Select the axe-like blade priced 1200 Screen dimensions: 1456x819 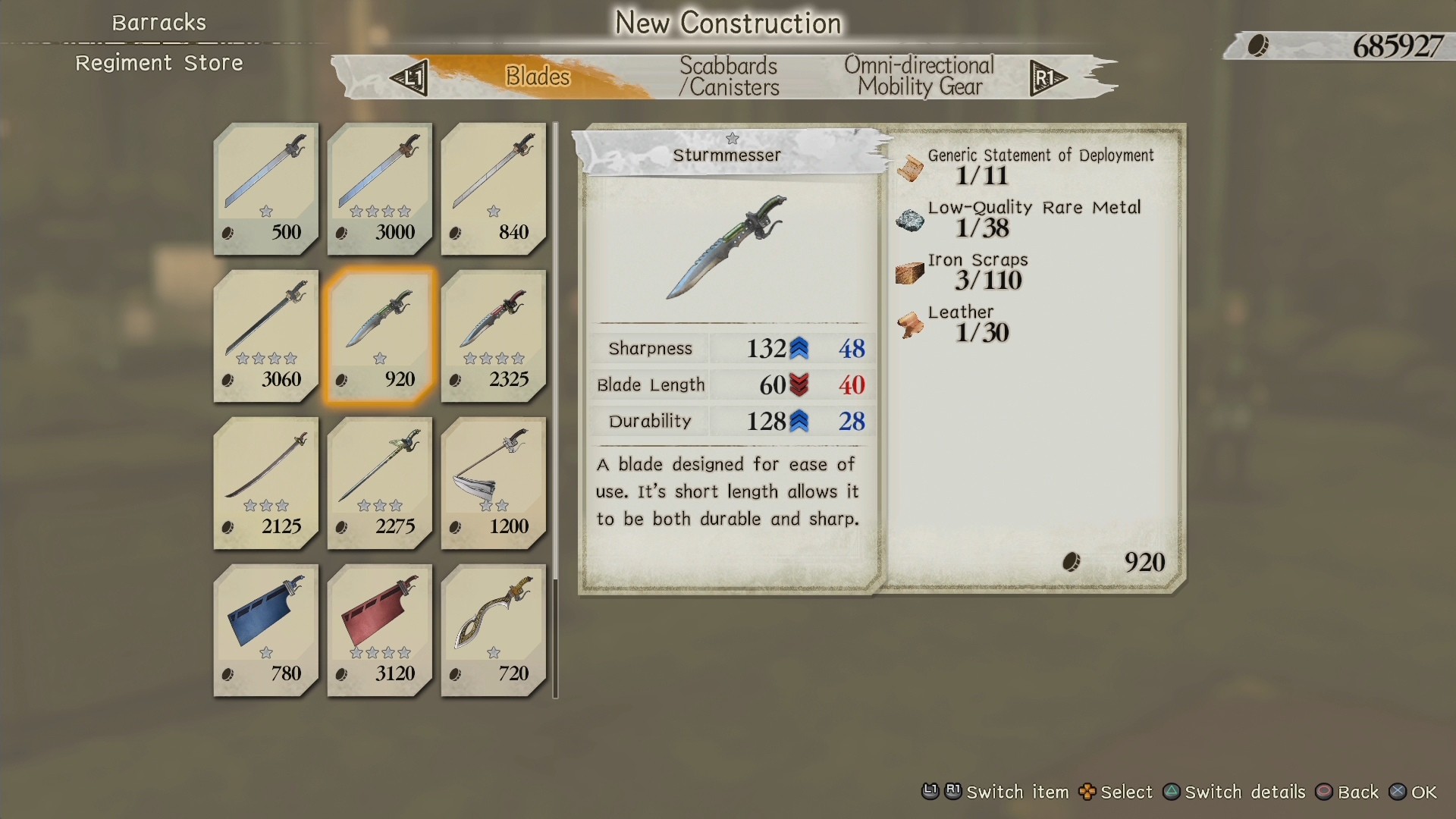coord(494,482)
